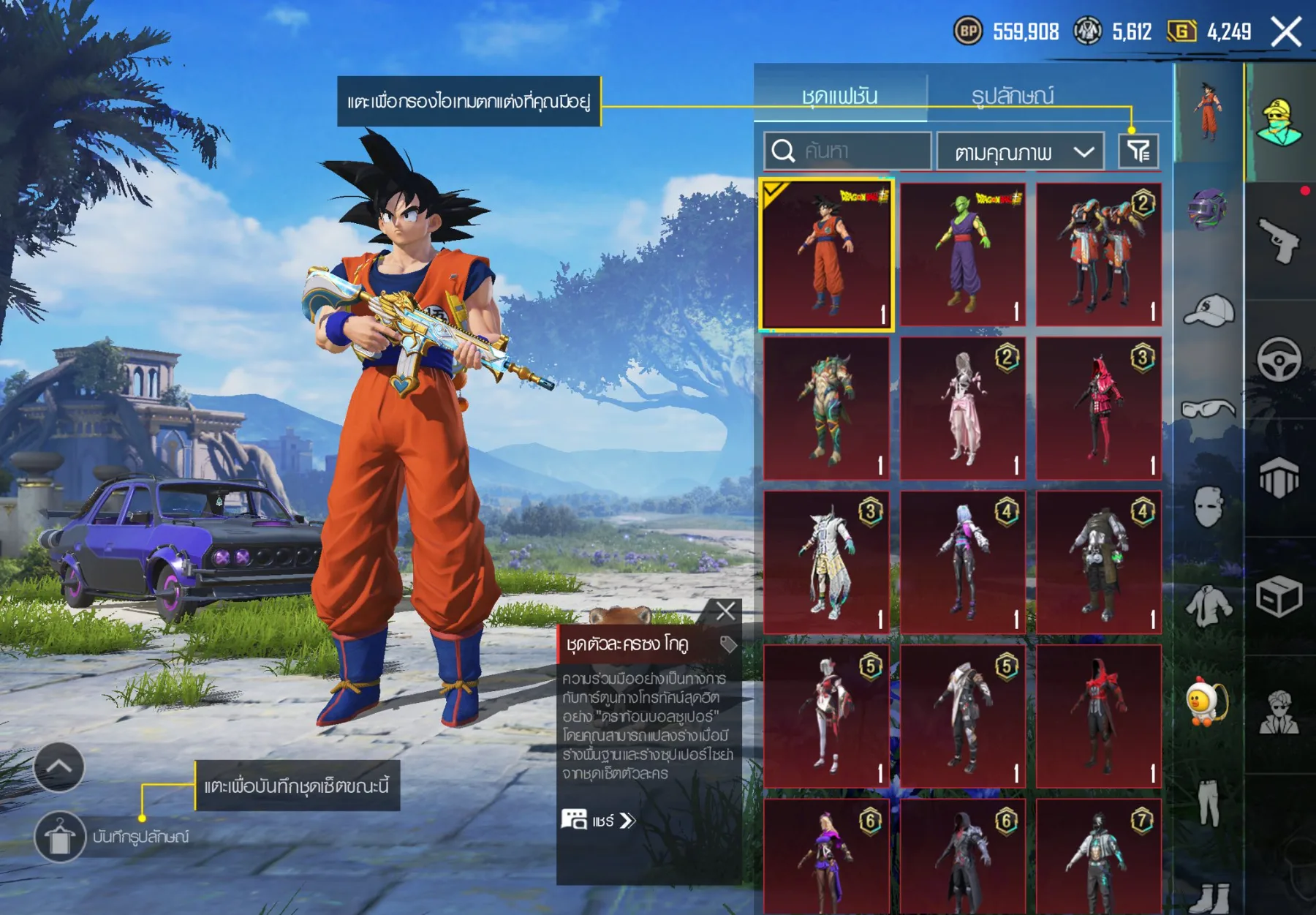Select the ชุดแฟชั่น tab
Image resolution: width=1316 pixels, height=915 pixels.
840,96
